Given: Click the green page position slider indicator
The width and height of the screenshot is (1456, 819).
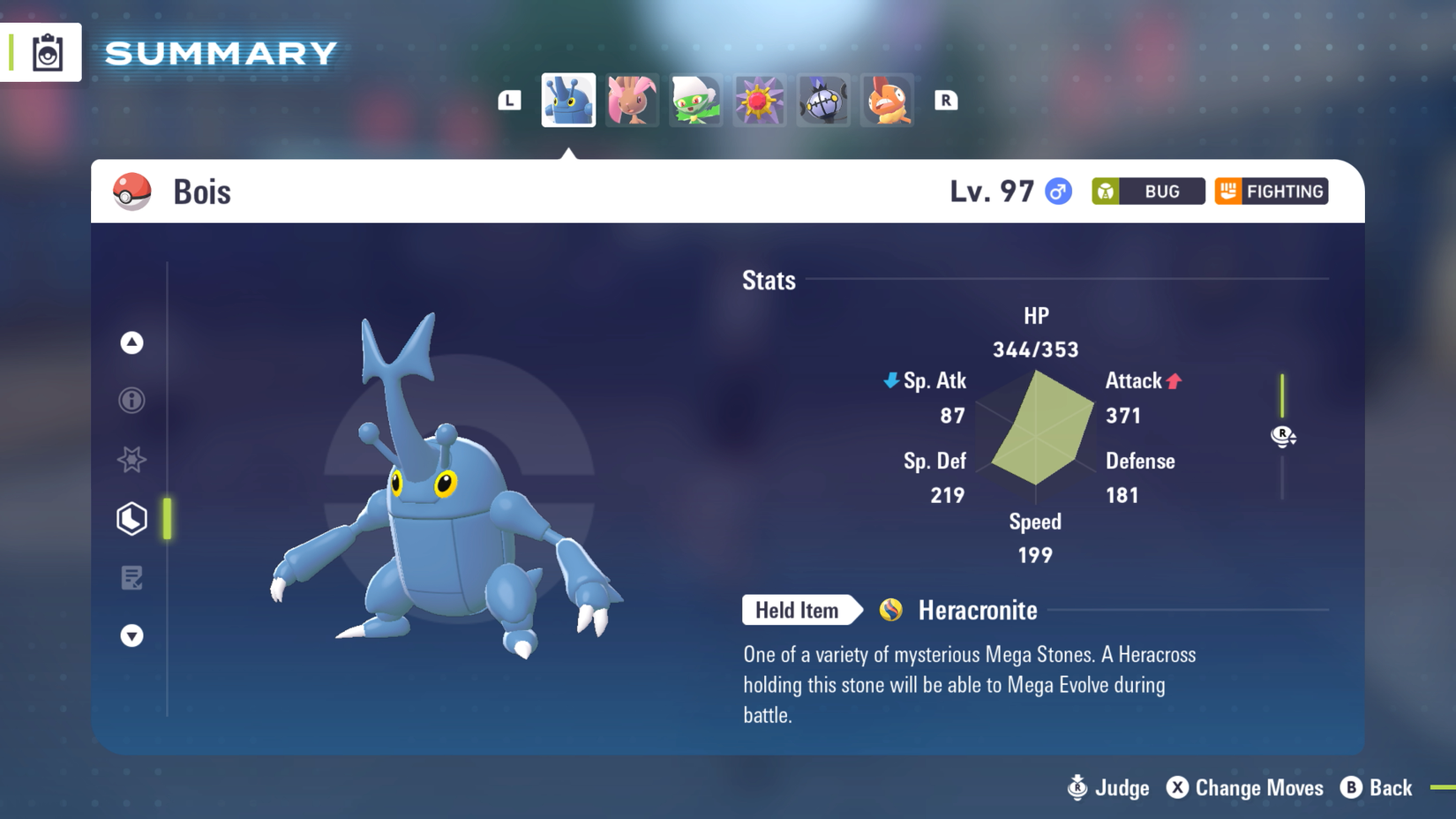Looking at the screenshot, I should pos(167,518).
